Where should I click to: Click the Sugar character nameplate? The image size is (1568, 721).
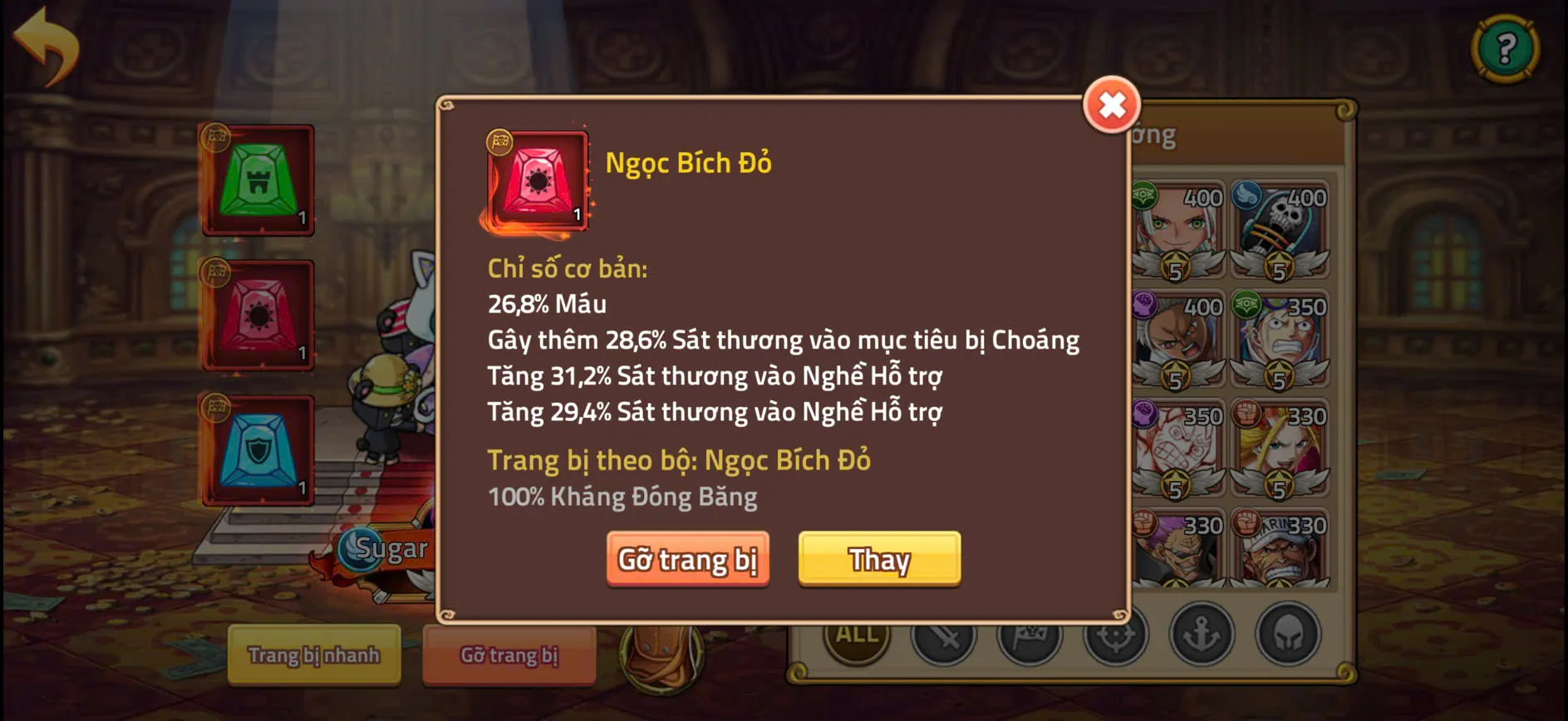[389, 548]
